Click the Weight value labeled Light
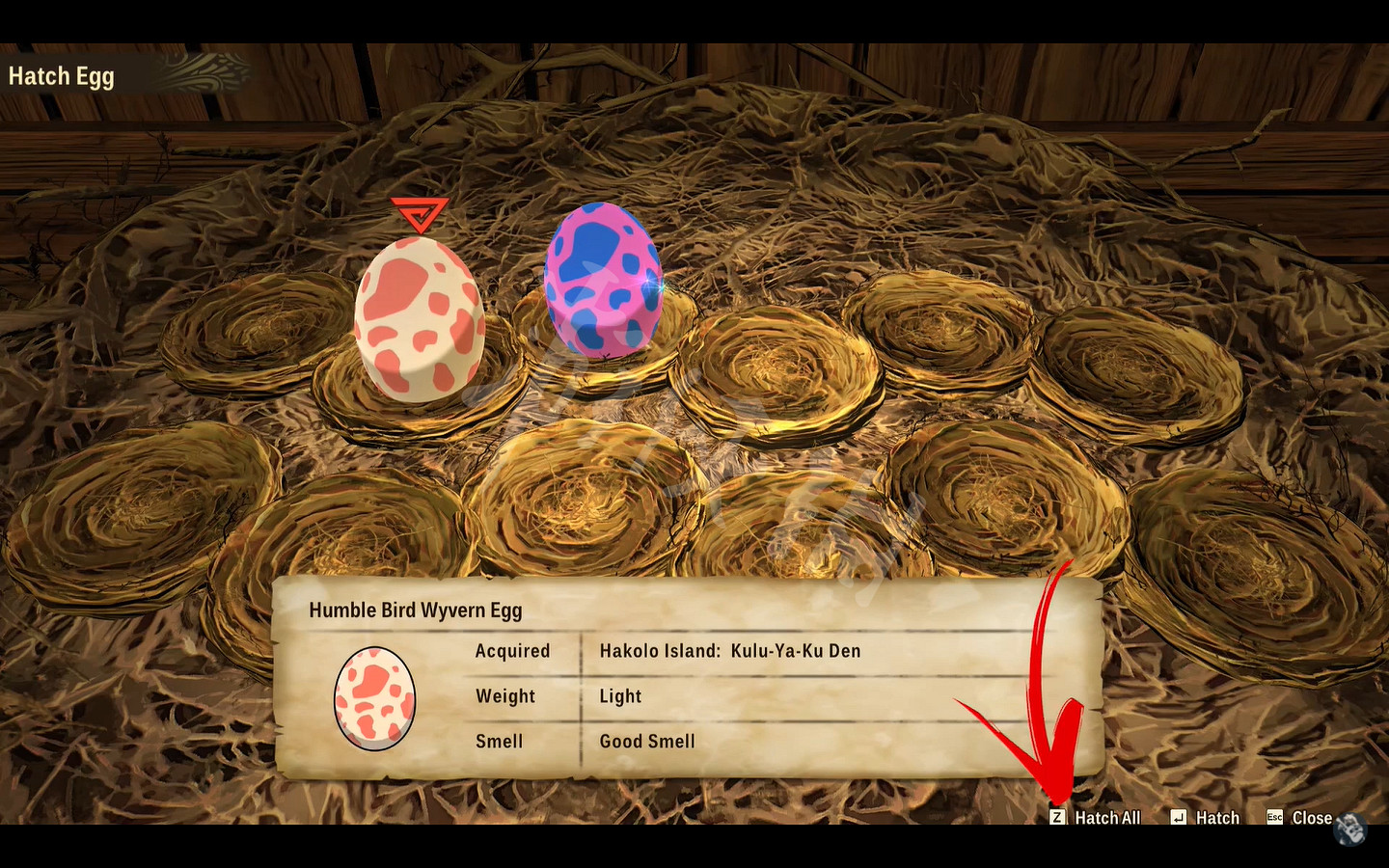 point(620,696)
